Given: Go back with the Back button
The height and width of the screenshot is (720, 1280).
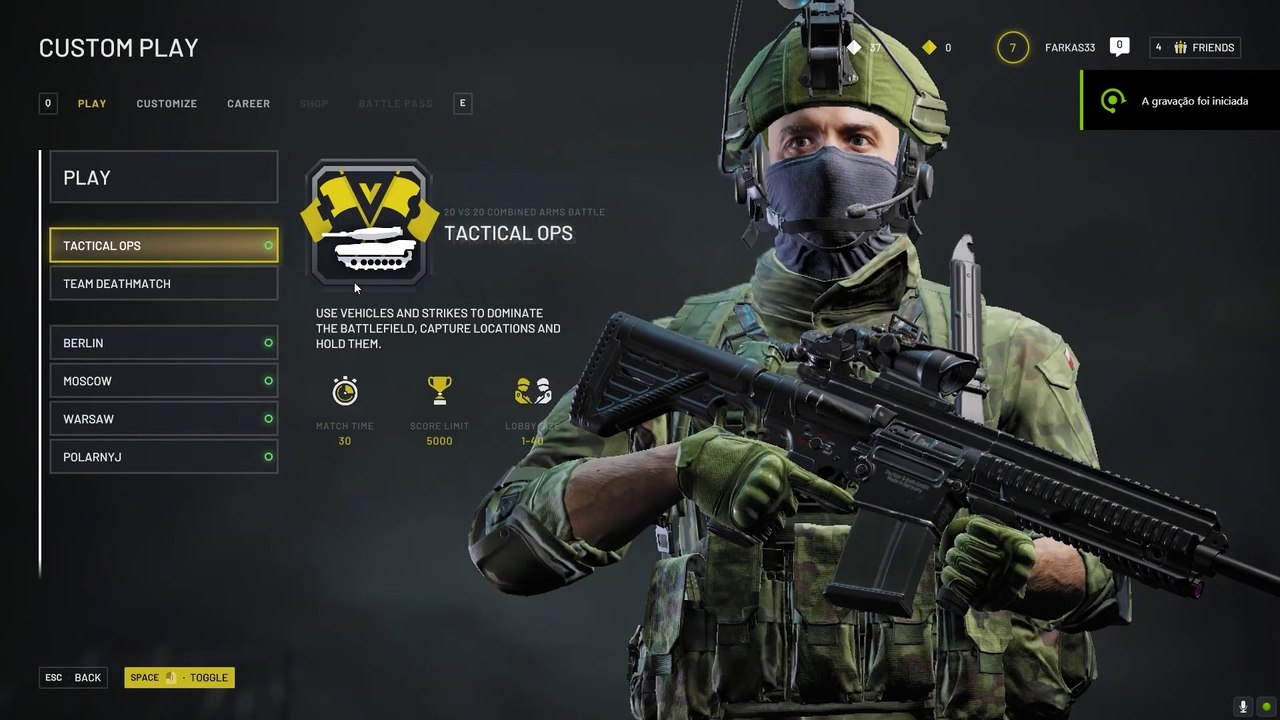Looking at the screenshot, I should click(74, 678).
